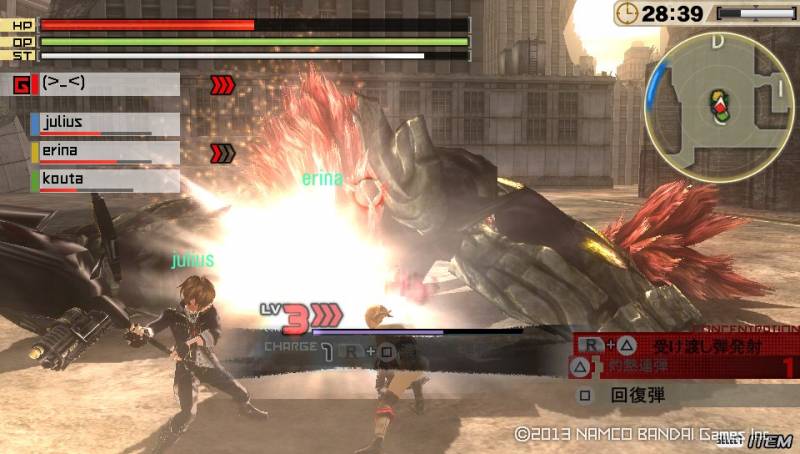Select julius in the party list
This screenshot has width=800, height=454.
click(105, 123)
